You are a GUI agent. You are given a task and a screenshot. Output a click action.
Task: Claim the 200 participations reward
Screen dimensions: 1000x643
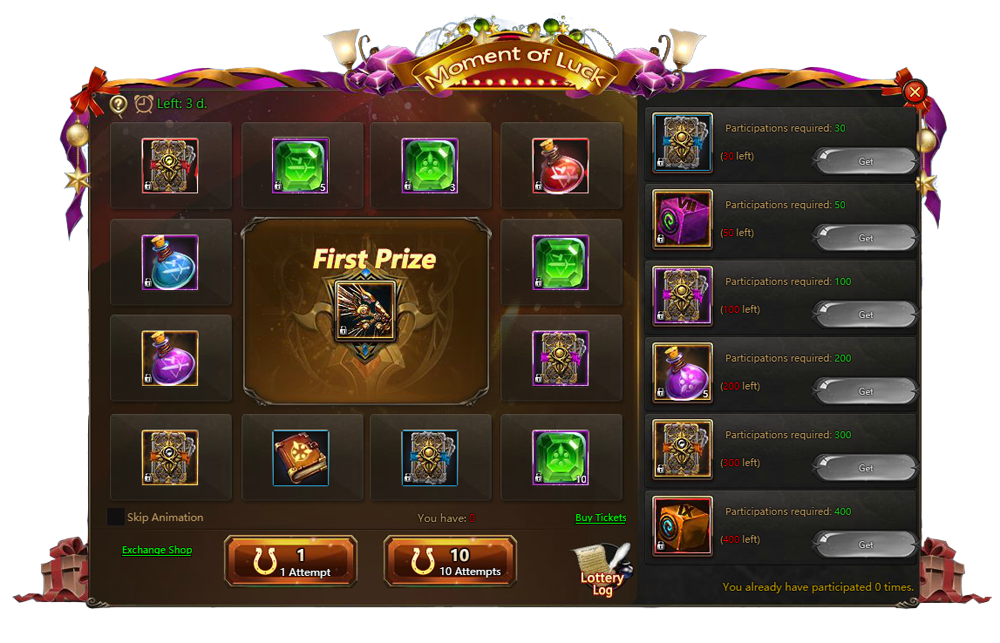[x=866, y=391]
